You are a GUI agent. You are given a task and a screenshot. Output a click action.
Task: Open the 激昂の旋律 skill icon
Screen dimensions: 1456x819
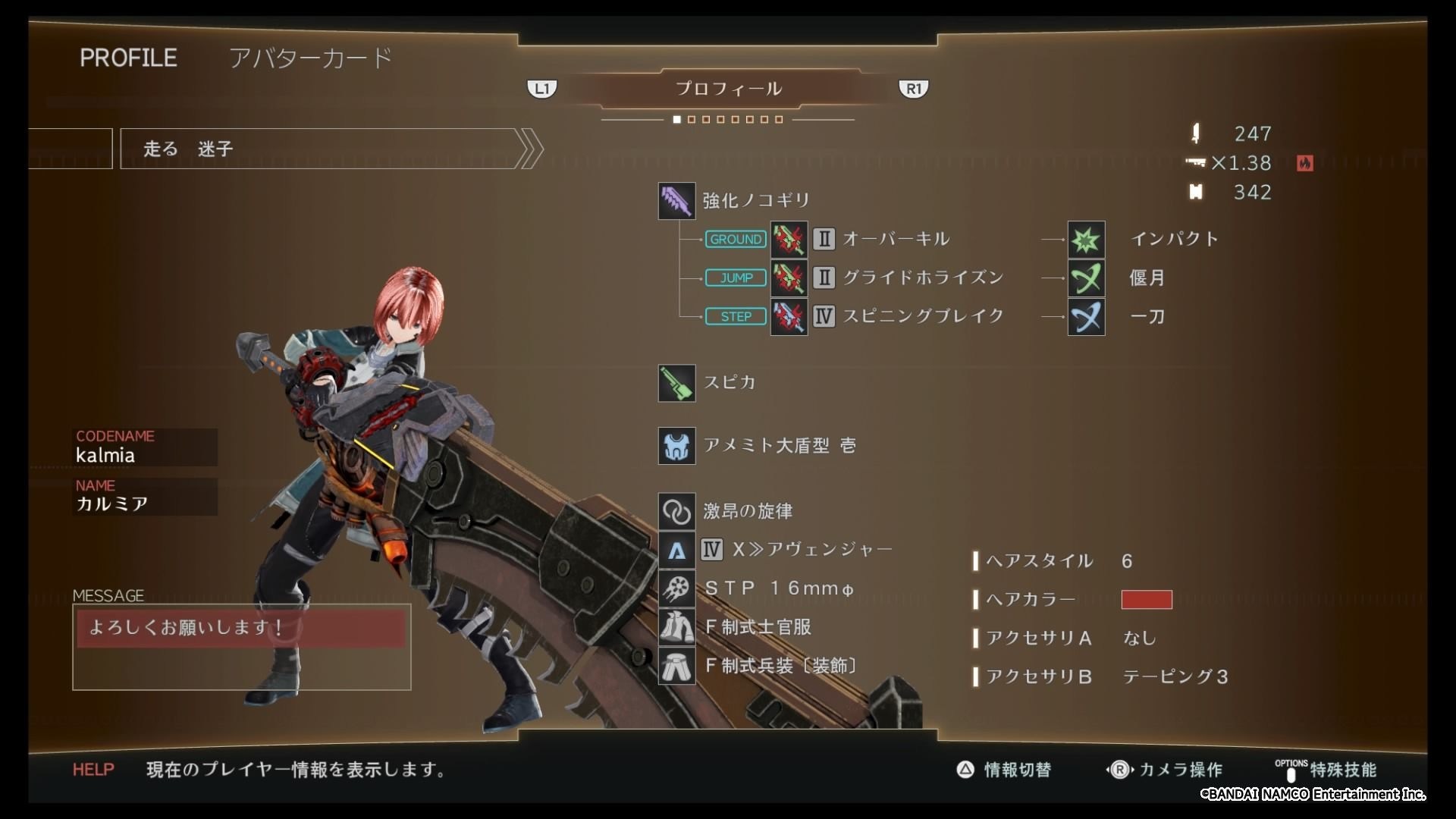click(x=676, y=510)
